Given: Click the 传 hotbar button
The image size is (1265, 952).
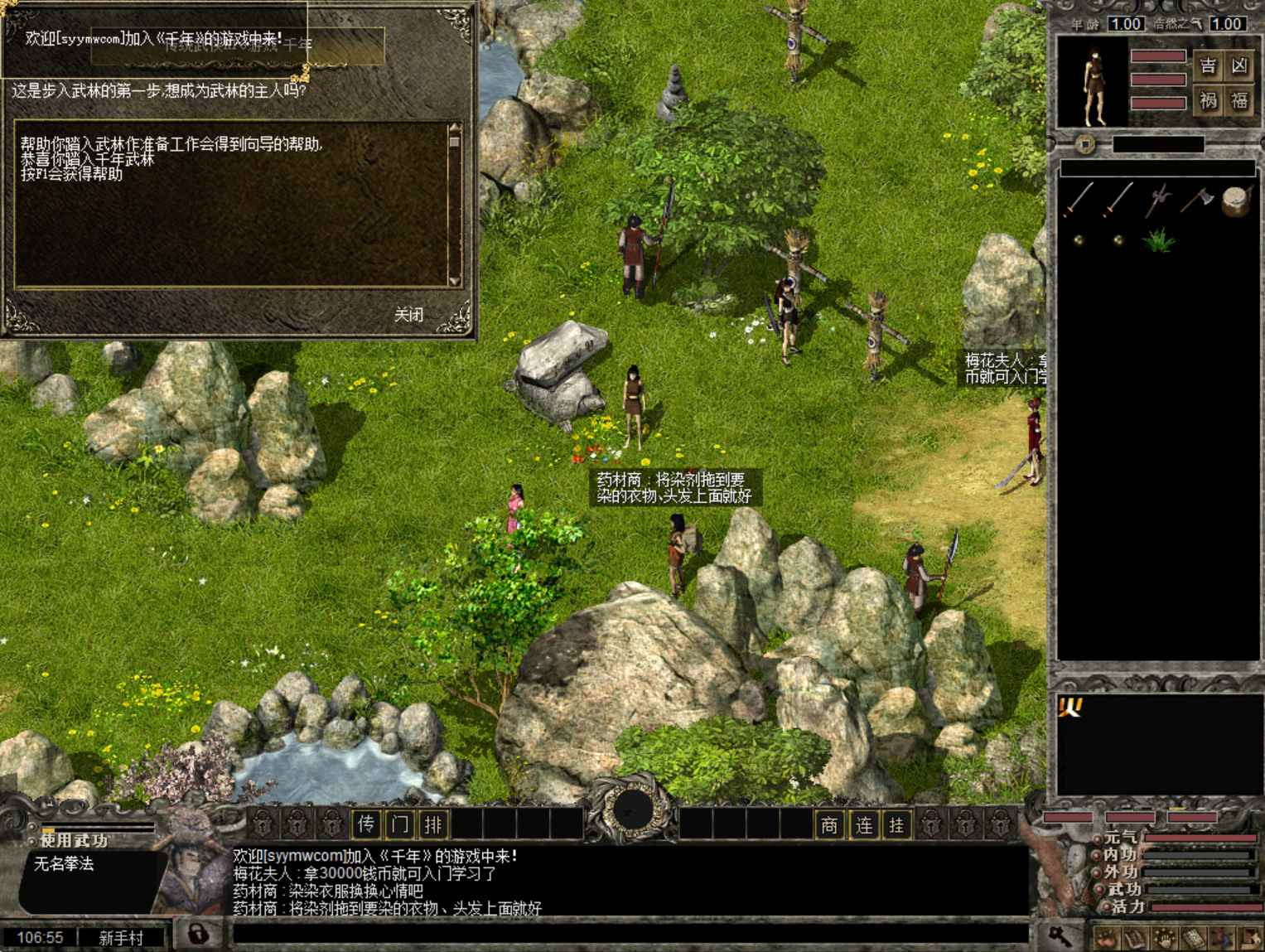Looking at the screenshot, I should 366,824.
